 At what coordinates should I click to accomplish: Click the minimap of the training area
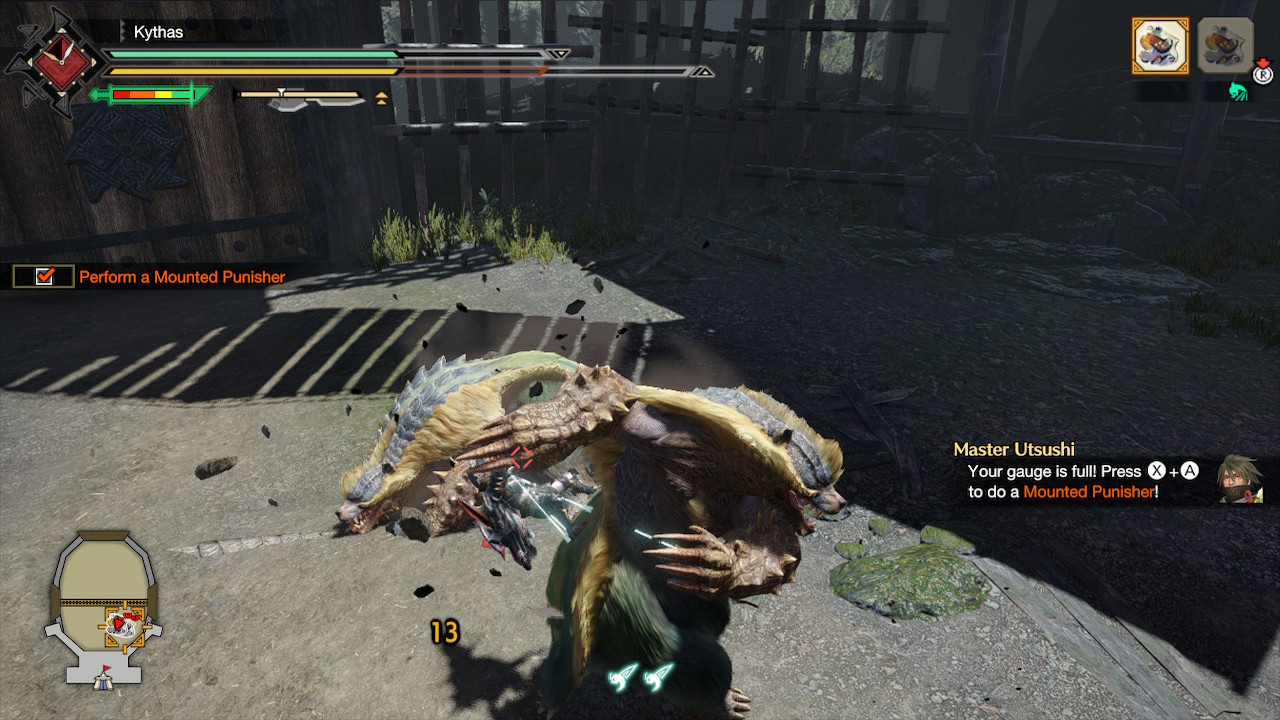click(x=103, y=609)
